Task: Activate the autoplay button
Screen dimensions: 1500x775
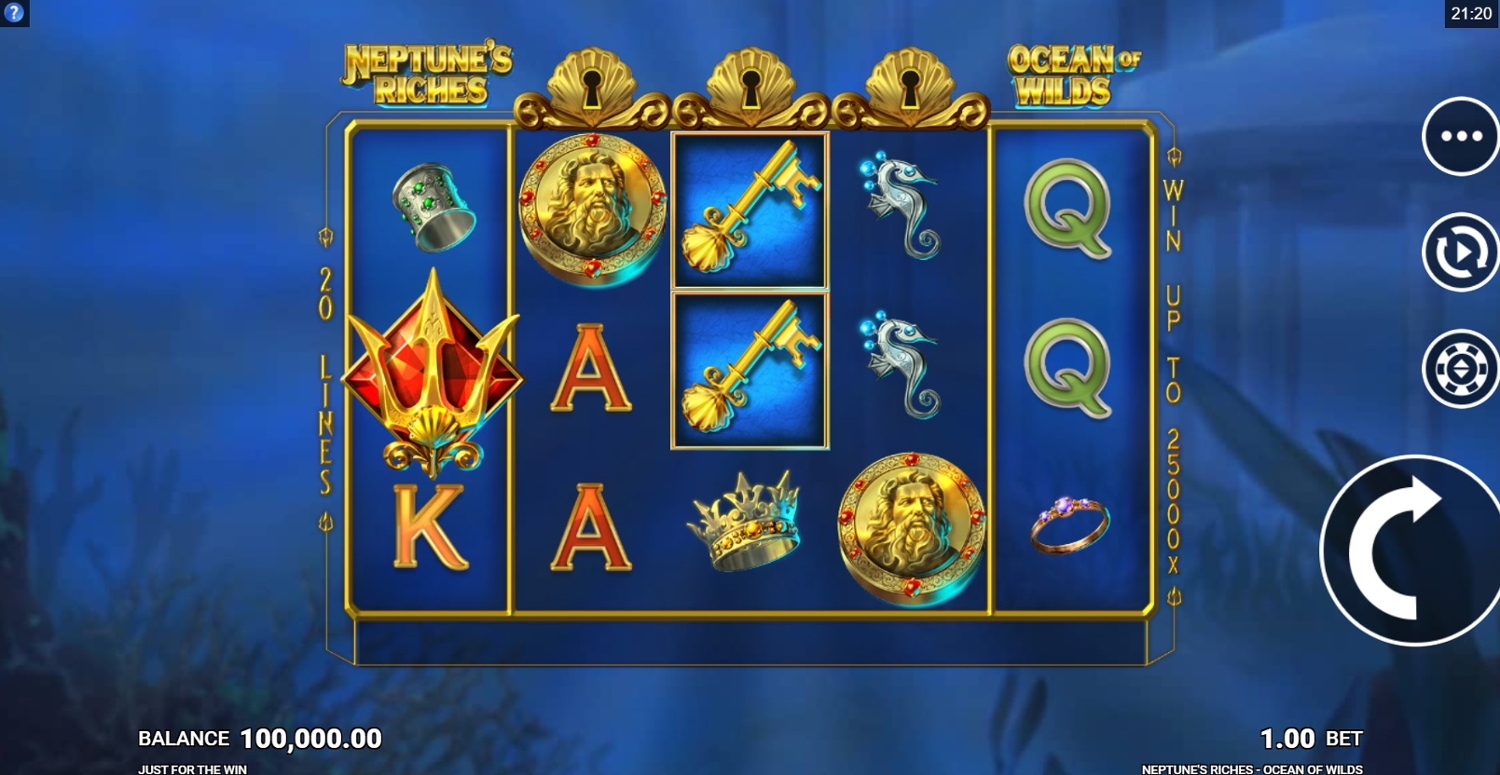Action: tap(1460, 253)
